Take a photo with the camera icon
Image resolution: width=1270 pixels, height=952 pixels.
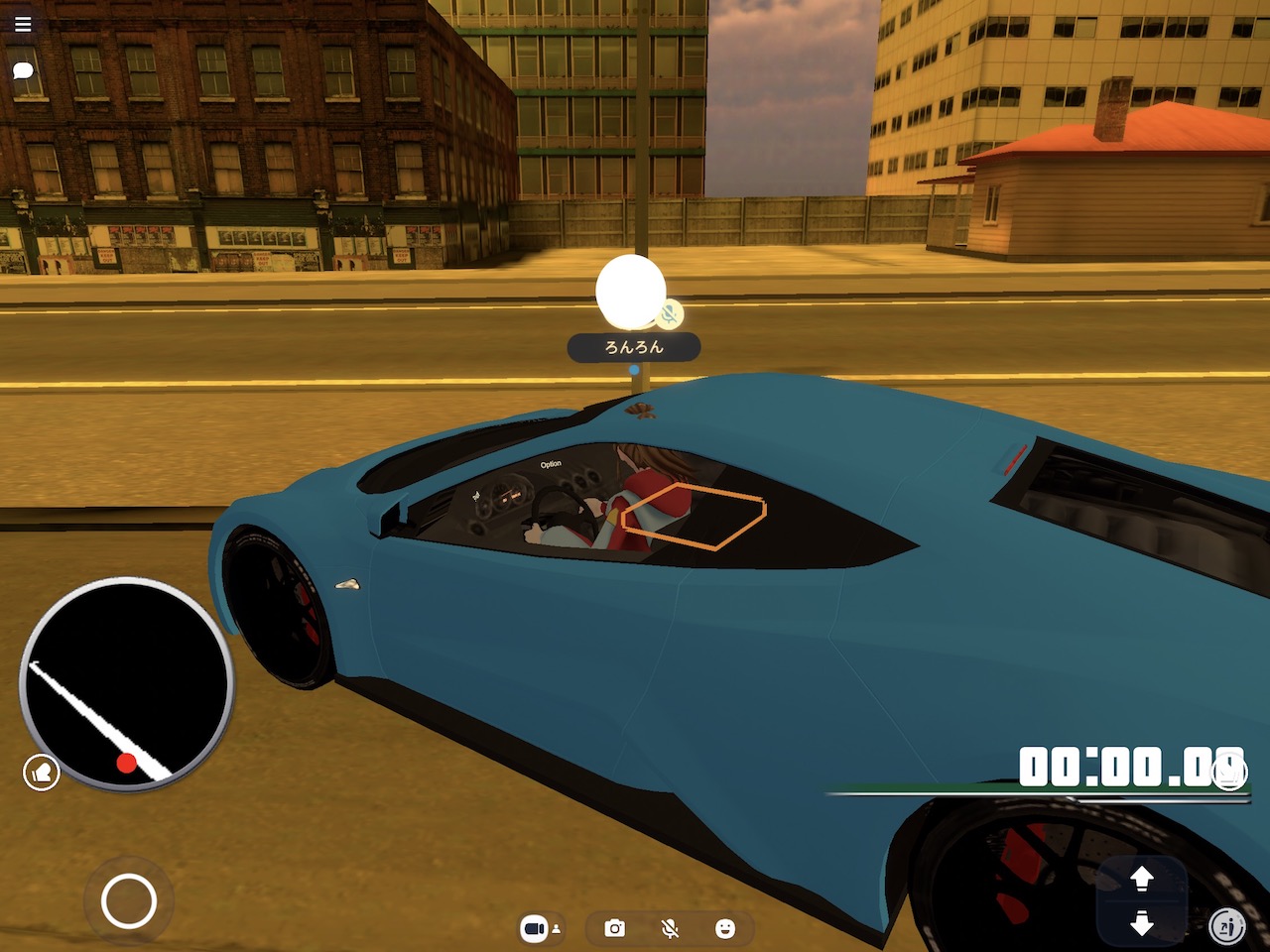[x=615, y=928]
